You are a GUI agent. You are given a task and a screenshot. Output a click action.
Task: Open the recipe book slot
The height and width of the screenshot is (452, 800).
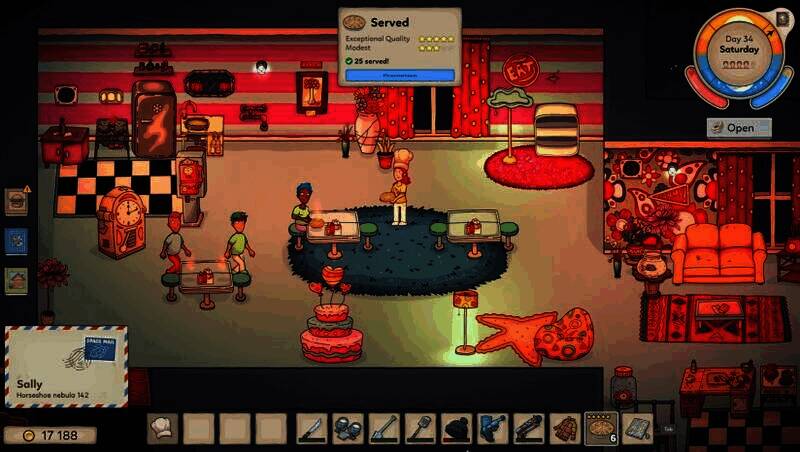tap(637, 429)
